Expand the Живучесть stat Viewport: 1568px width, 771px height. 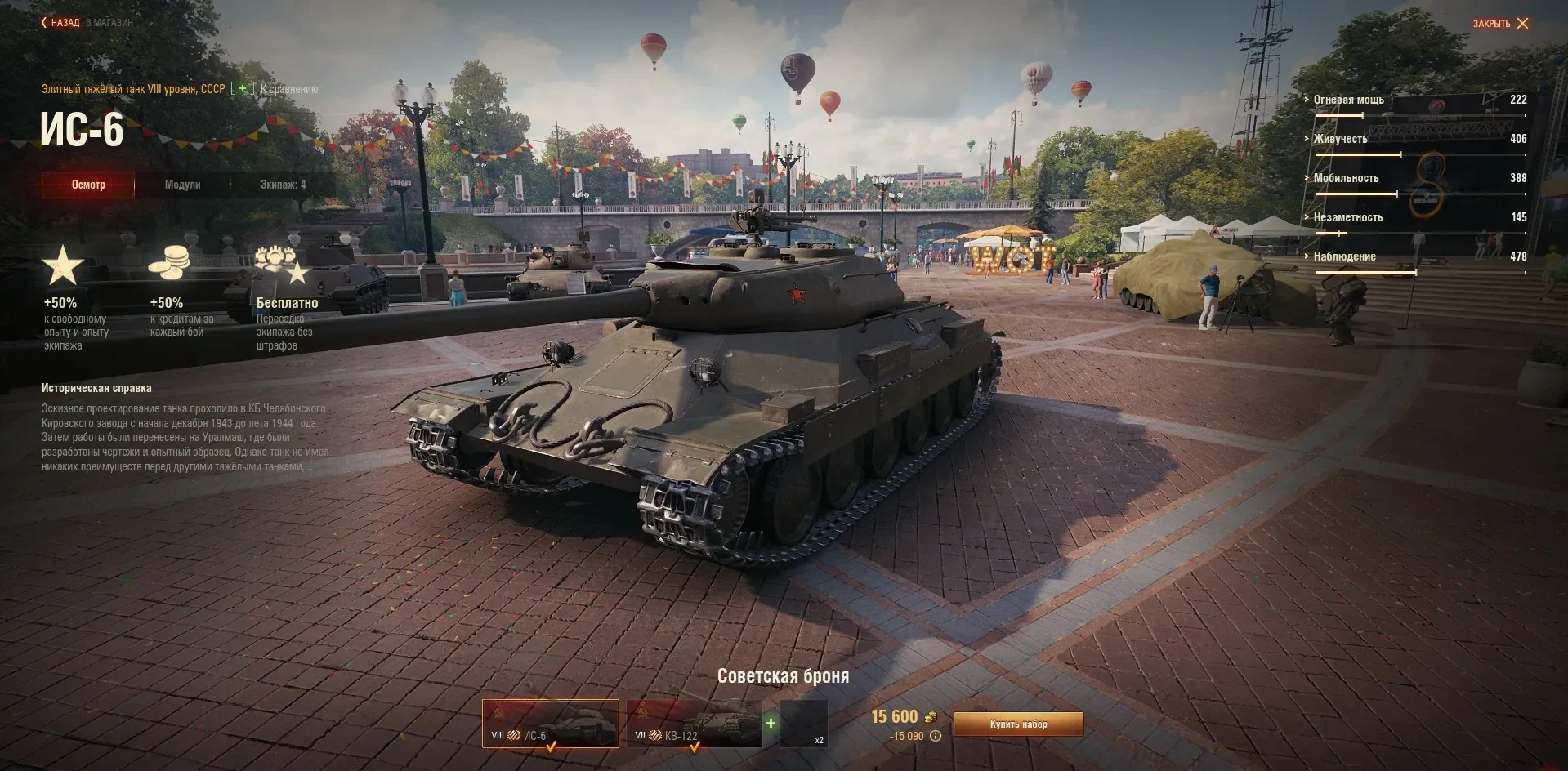(x=1340, y=139)
